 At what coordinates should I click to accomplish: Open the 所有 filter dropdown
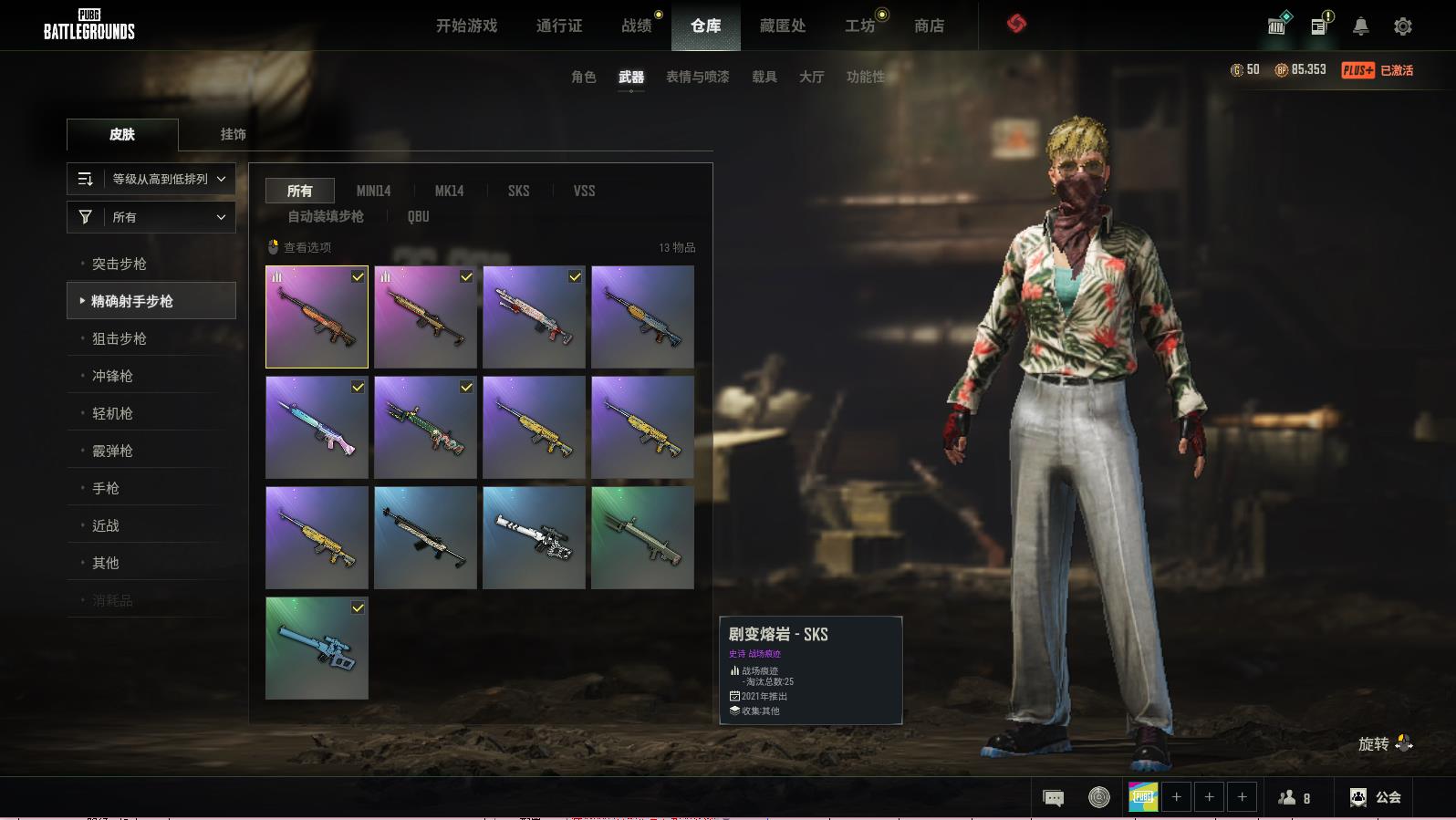(151, 217)
